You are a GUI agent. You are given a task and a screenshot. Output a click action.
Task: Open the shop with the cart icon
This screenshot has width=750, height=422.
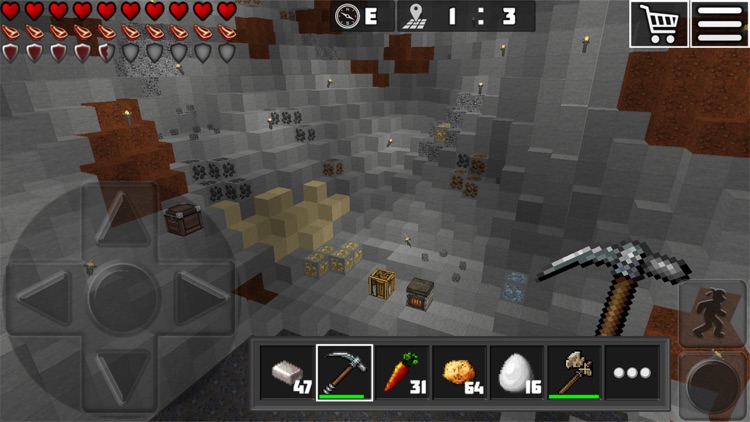[658, 23]
